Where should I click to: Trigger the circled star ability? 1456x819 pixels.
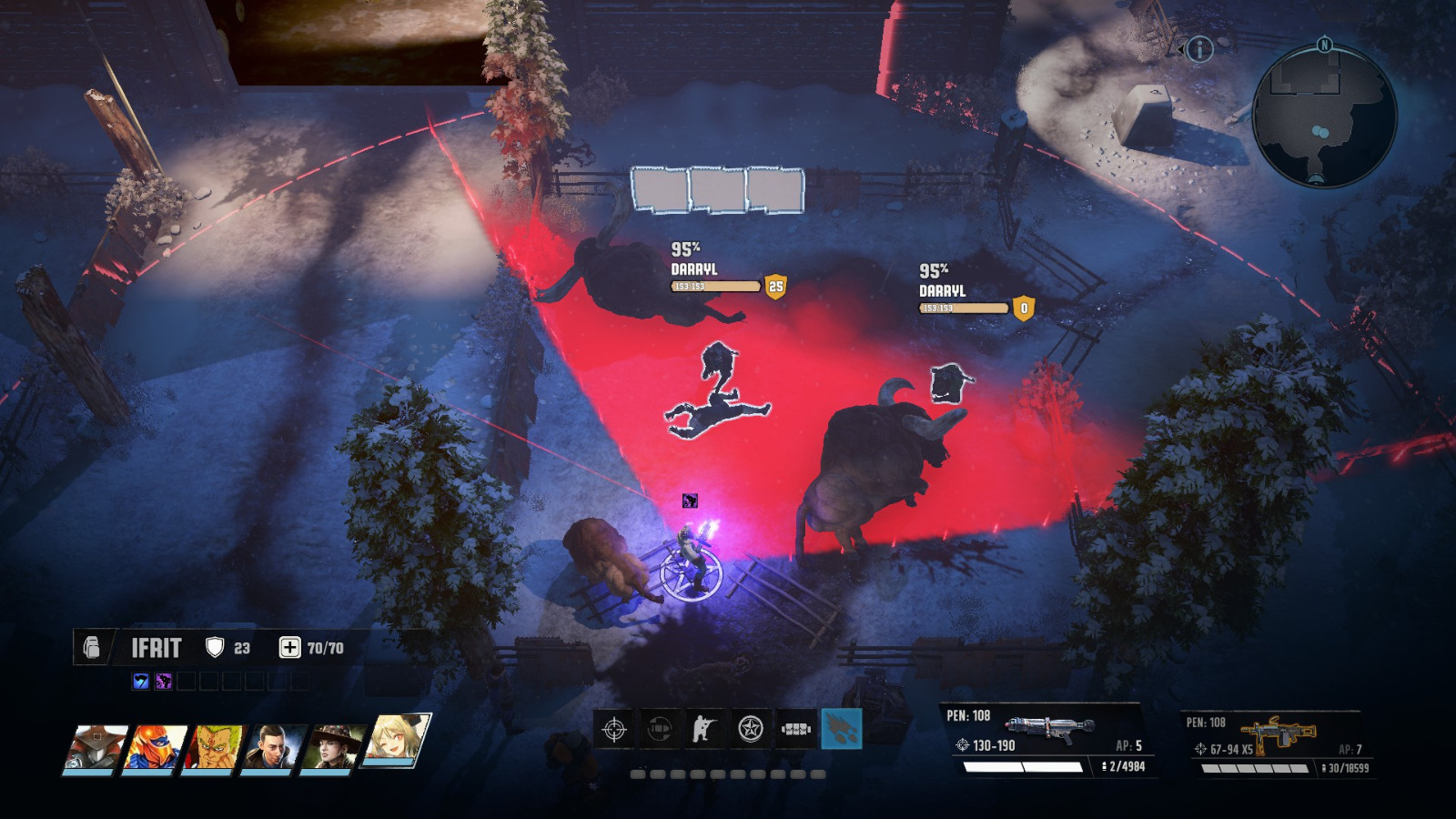(x=751, y=729)
